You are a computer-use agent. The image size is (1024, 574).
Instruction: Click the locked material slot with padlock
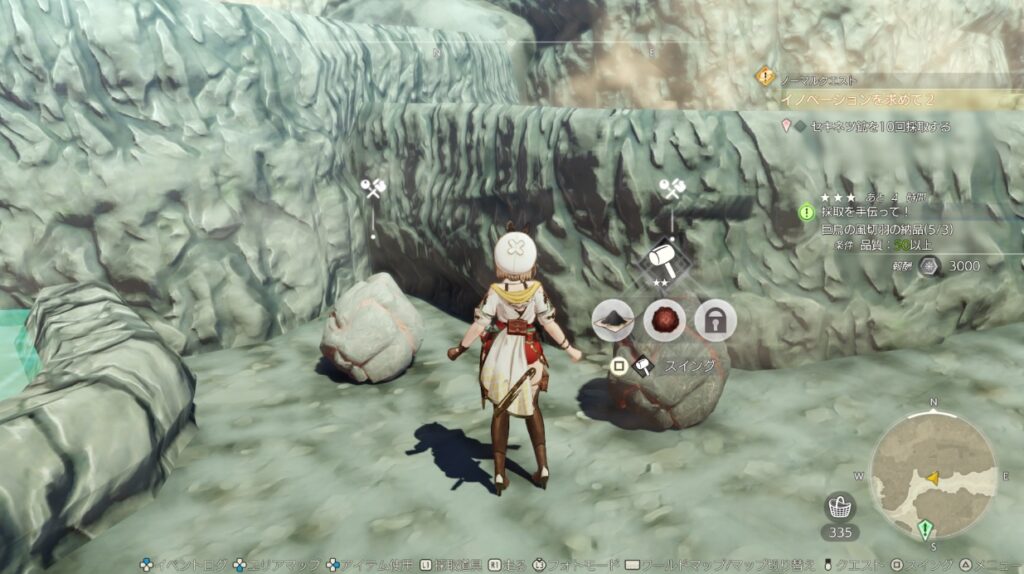point(715,320)
